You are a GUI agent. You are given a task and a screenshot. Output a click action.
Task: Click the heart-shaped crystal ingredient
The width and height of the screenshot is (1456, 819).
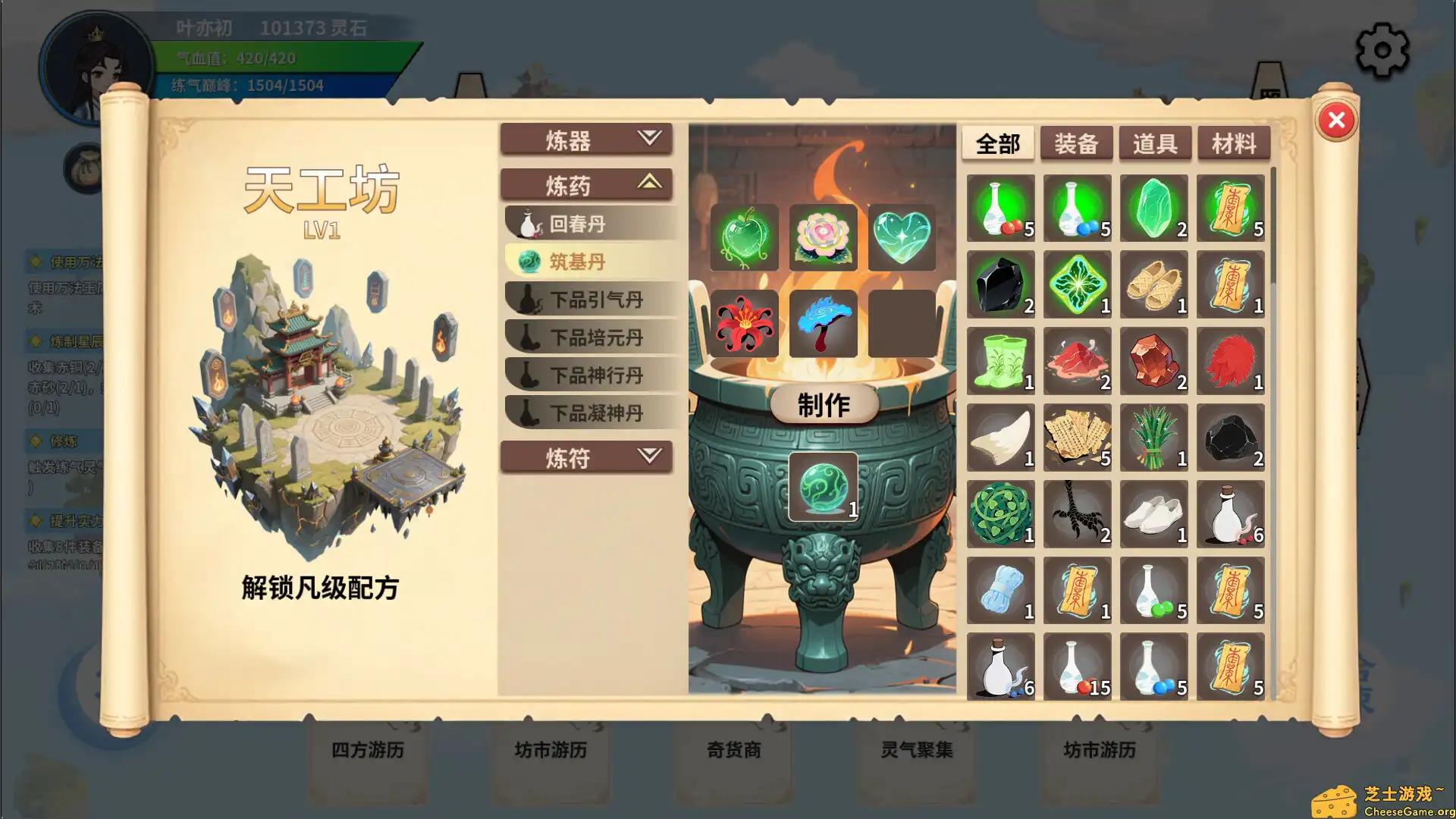click(902, 237)
